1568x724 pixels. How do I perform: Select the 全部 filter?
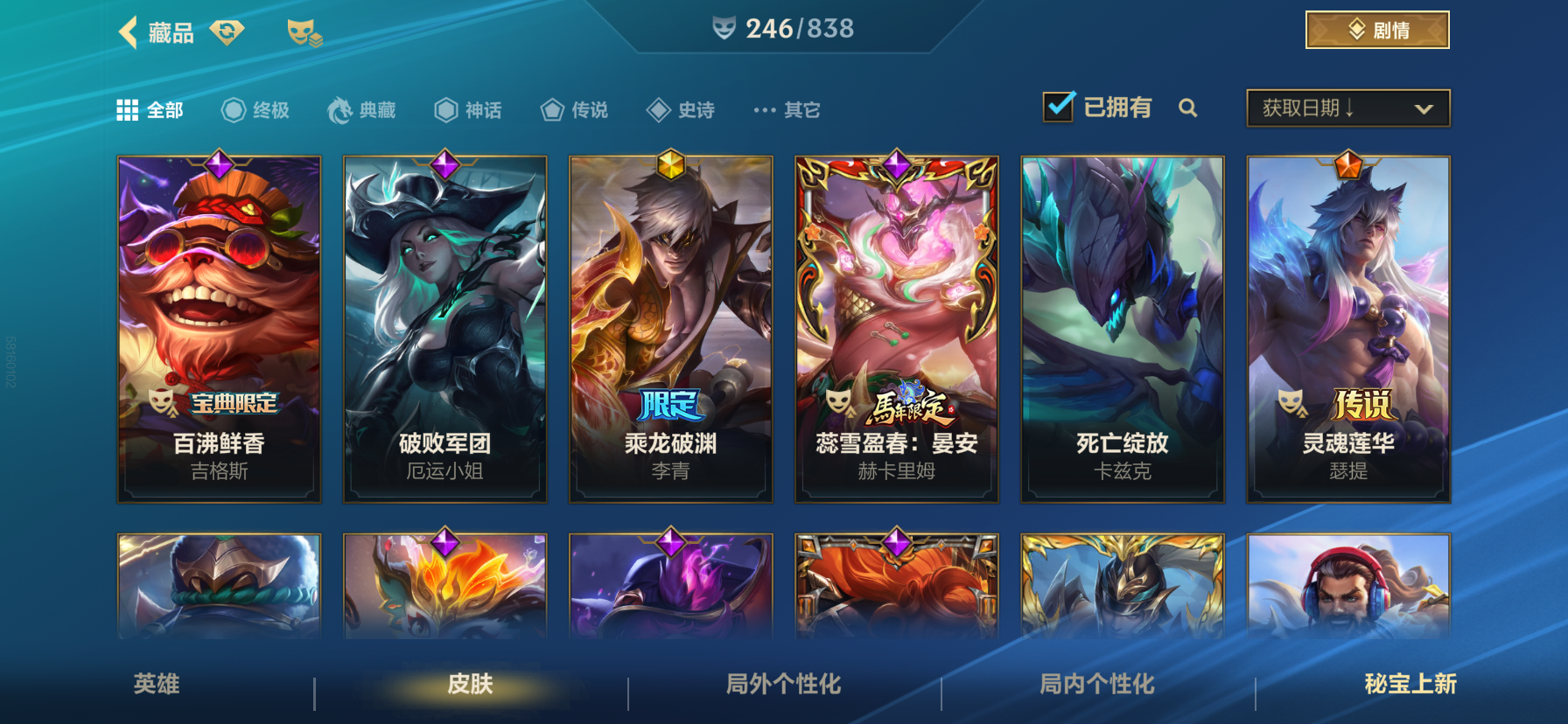click(150, 109)
